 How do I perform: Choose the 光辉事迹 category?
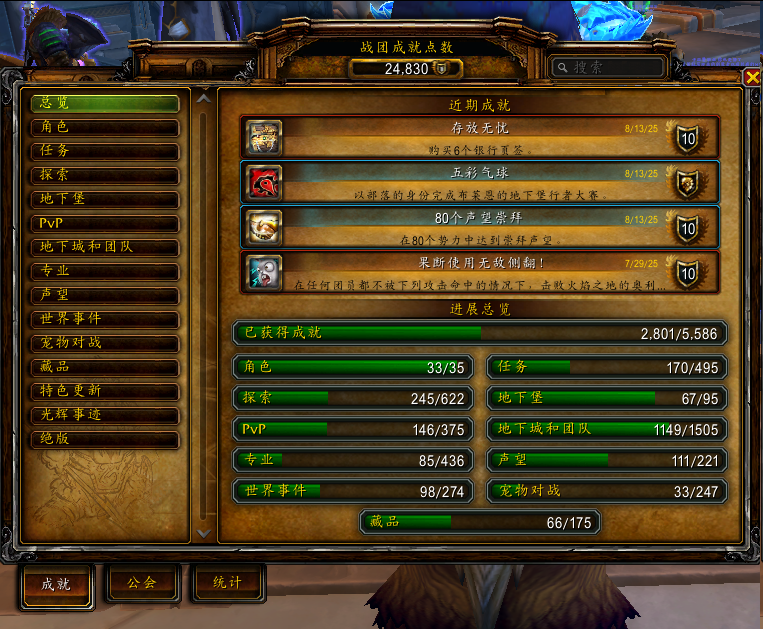click(104, 415)
